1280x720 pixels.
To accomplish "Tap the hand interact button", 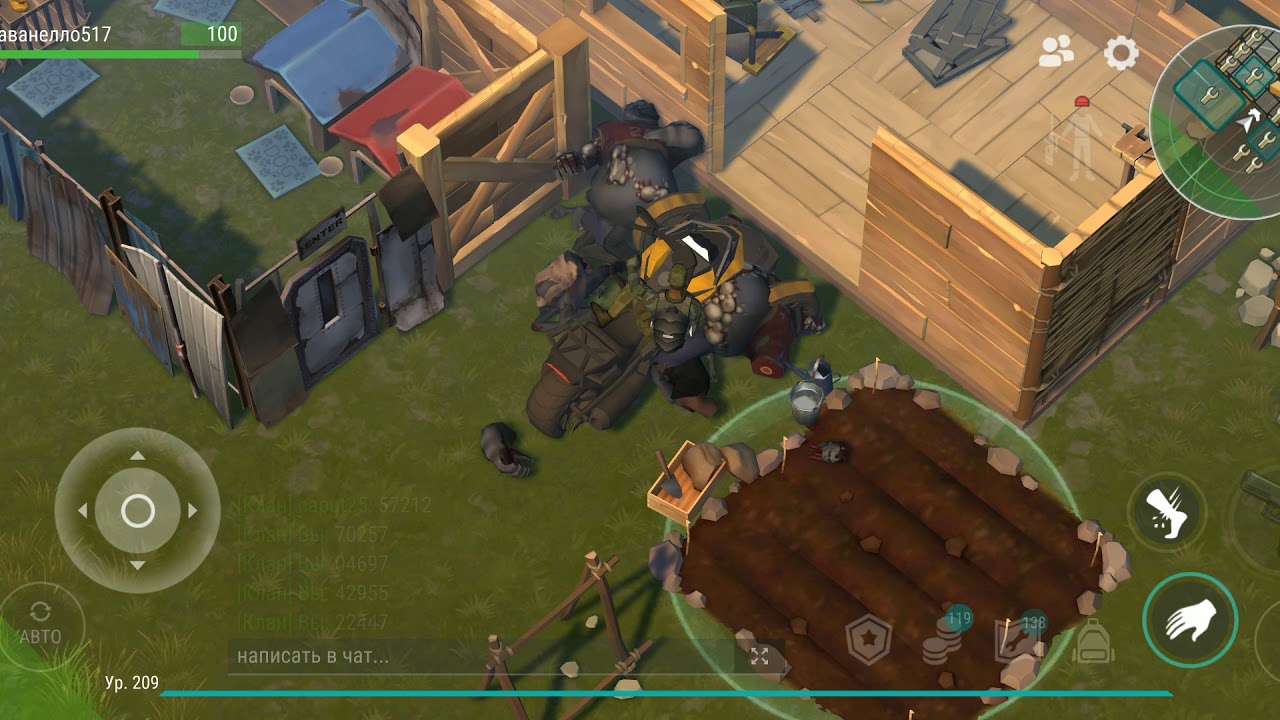I will [x=1190, y=619].
